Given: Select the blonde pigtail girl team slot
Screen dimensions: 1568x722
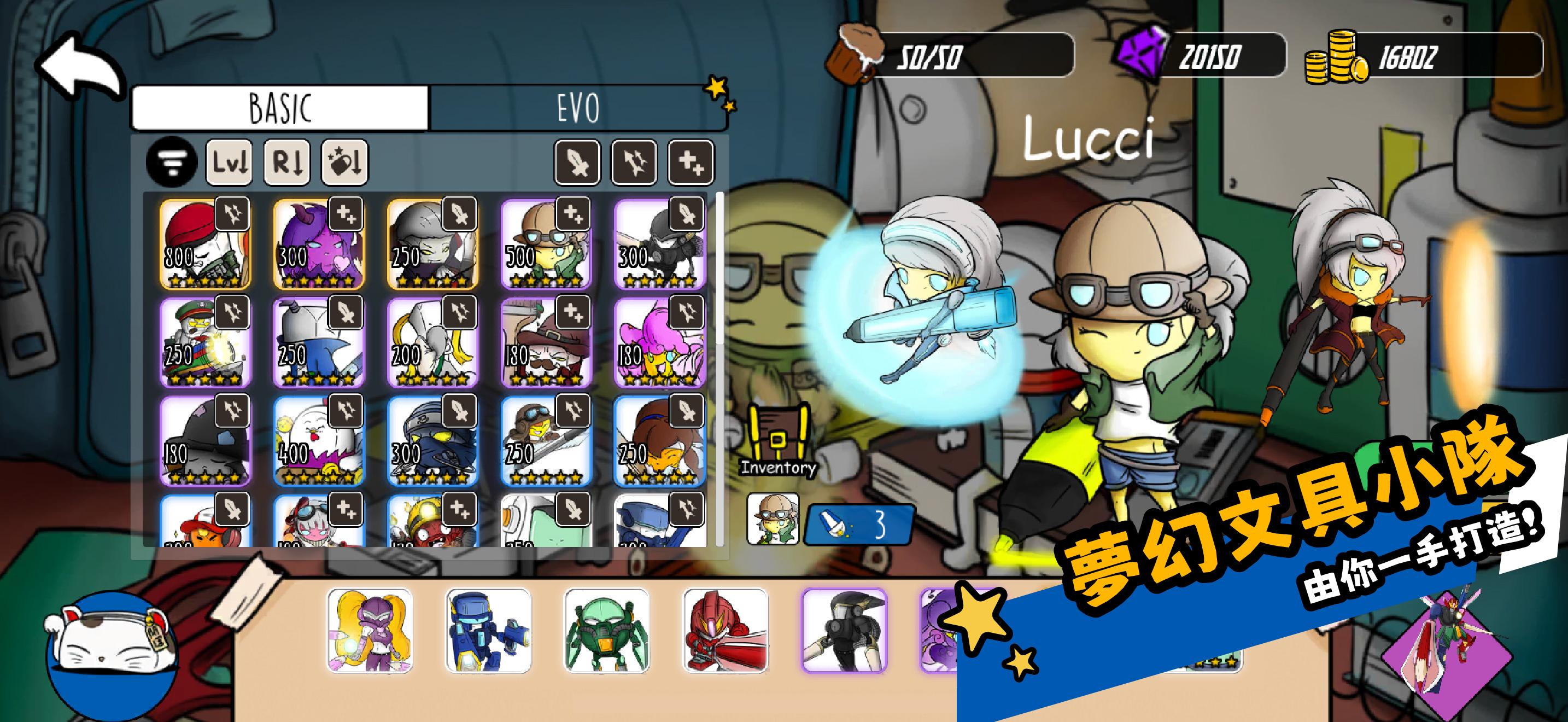Looking at the screenshot, I should click(x=370, y=630).
